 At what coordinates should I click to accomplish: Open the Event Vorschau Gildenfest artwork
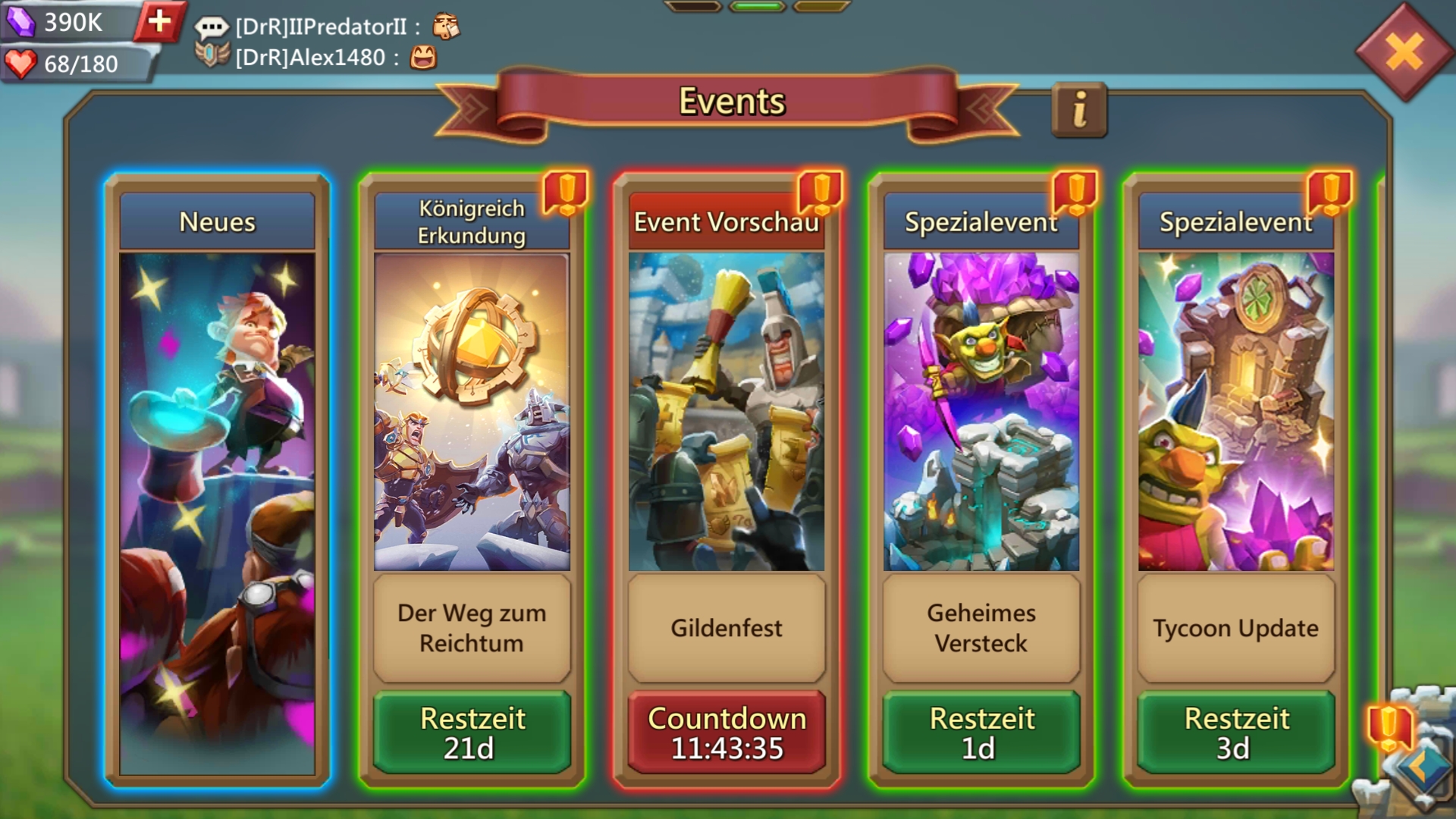click(x=726, y=412)
